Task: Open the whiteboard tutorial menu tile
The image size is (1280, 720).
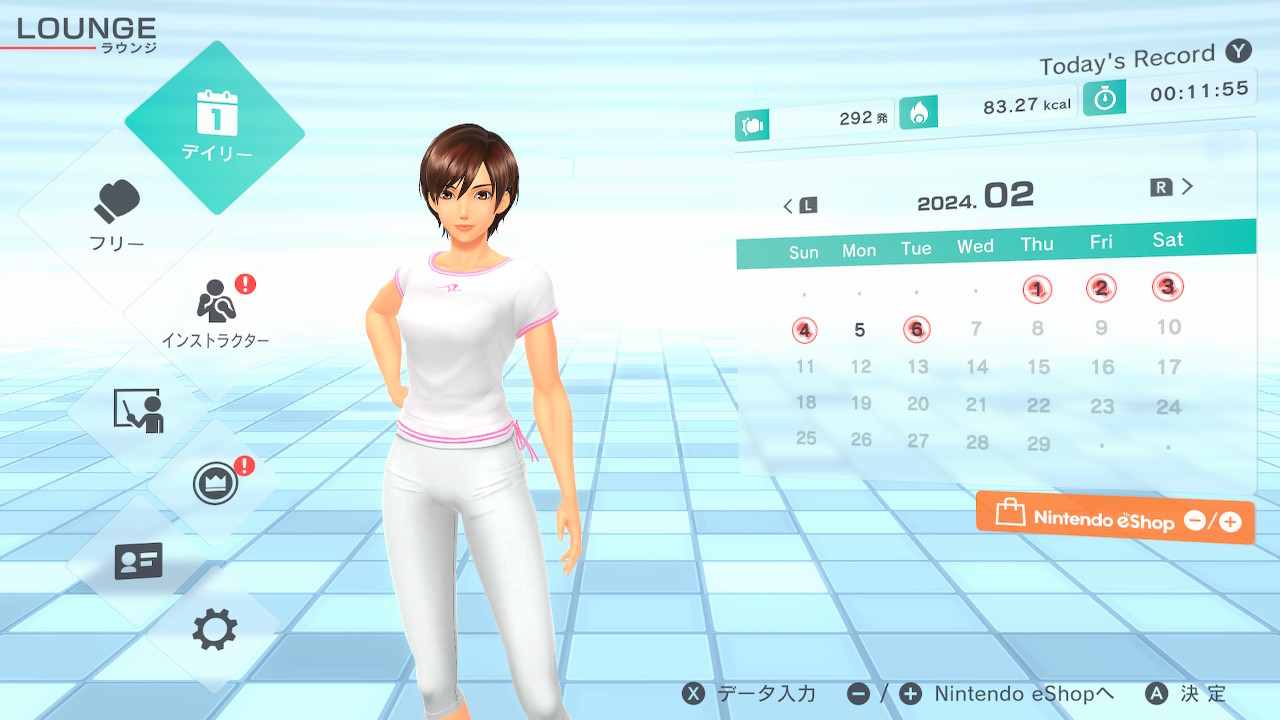Action: tap(138, 410)
